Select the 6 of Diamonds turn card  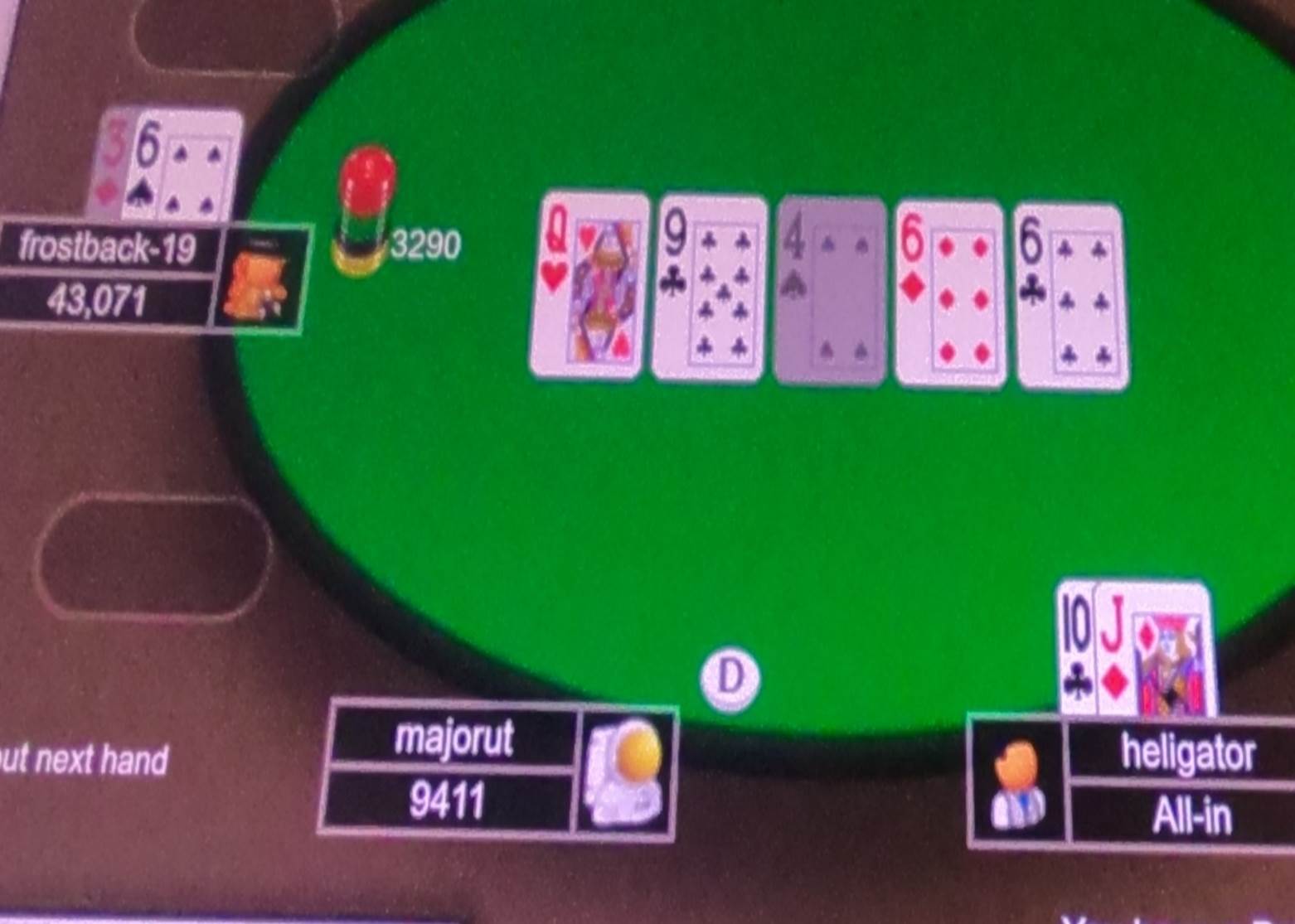[951, 290]
